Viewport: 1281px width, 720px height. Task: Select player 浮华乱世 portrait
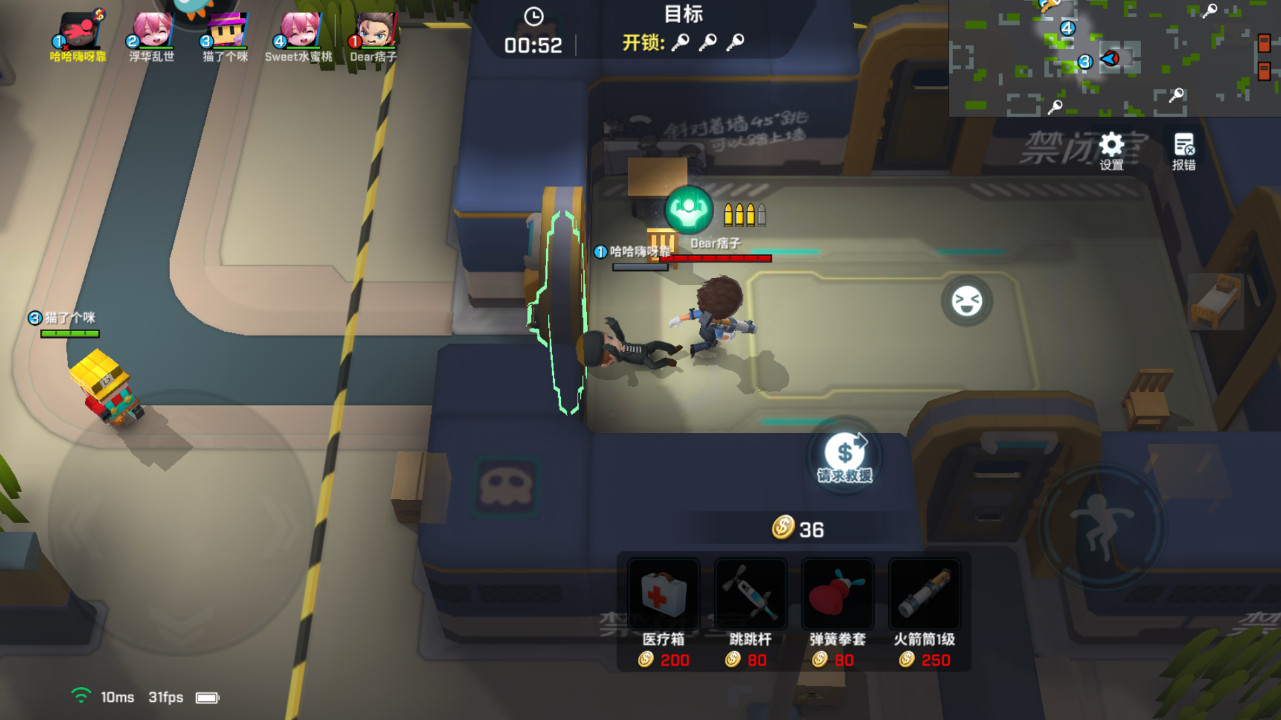(x=152, y=30)
